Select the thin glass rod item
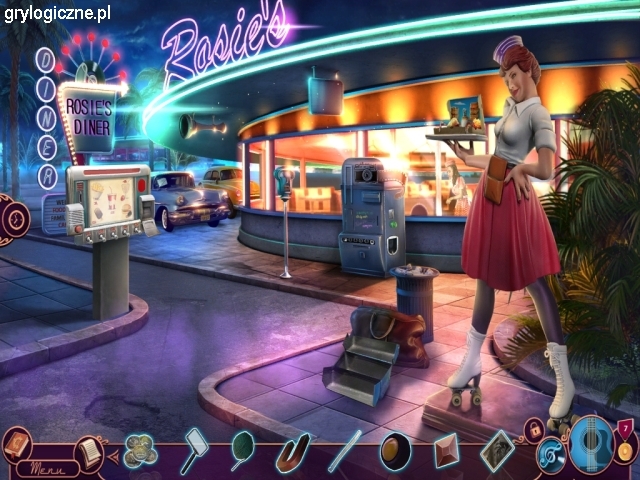This screenshot has height=480, width=640. click(345, 451)
